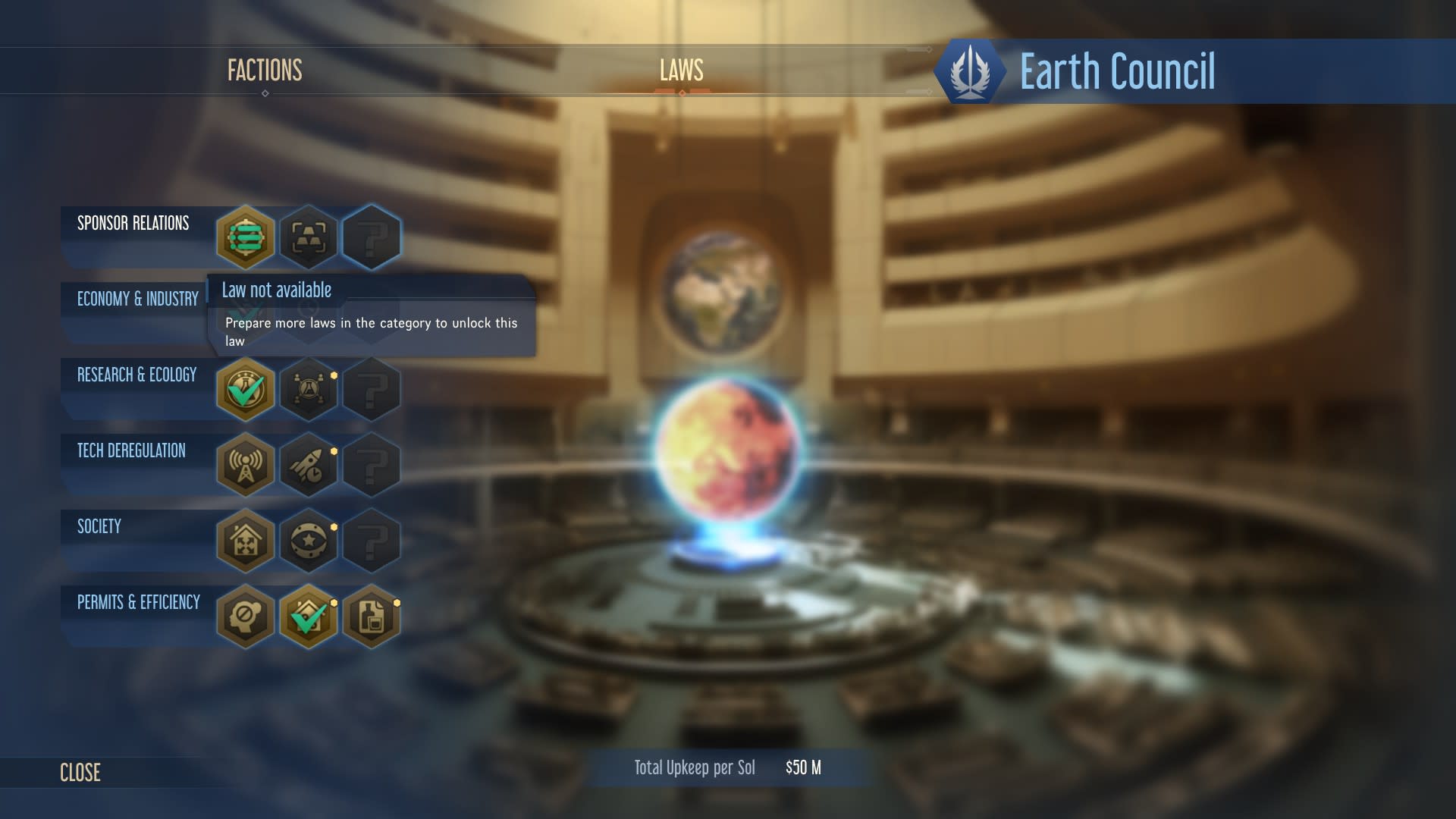Click the locked Sponsor Relations law hexagon
The height and width of the screenshot is (819, 1456).
pyautogui.click(x=372, y=237)
